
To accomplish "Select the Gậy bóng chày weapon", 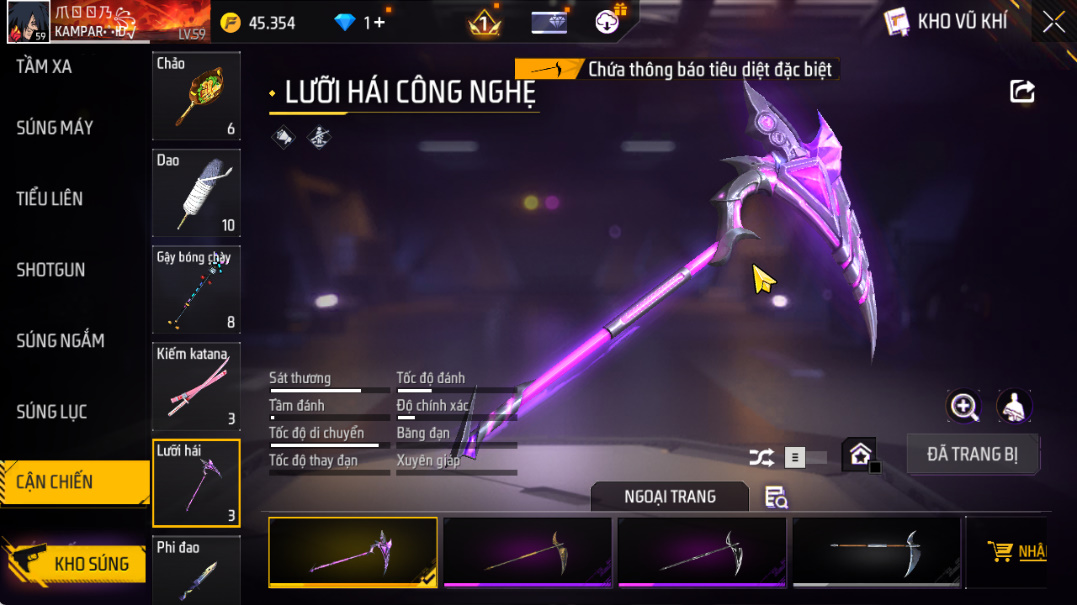I will [x=196, y=289].
